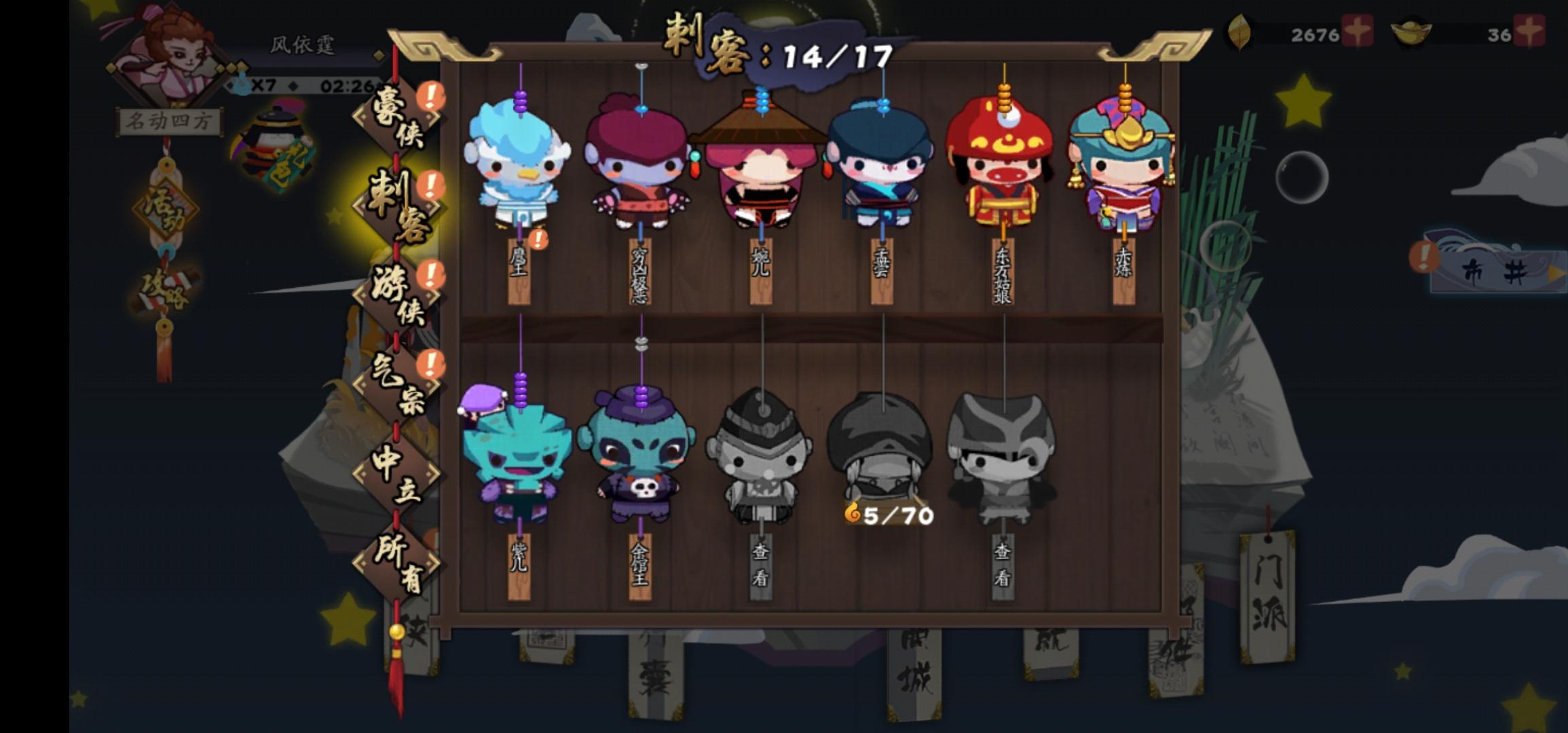Select the 赤炼 assassin doll
This screenshot has height=733, width=1568.
1124,166
